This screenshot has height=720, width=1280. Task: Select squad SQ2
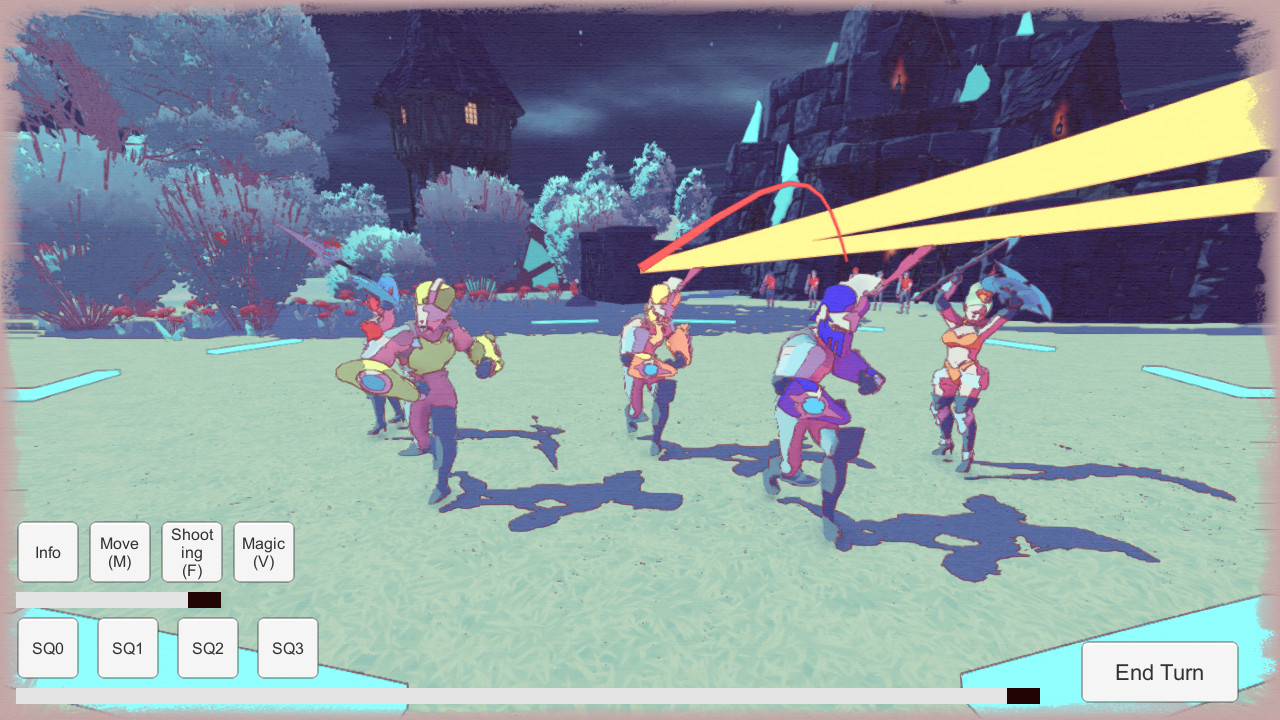point(207,647)
